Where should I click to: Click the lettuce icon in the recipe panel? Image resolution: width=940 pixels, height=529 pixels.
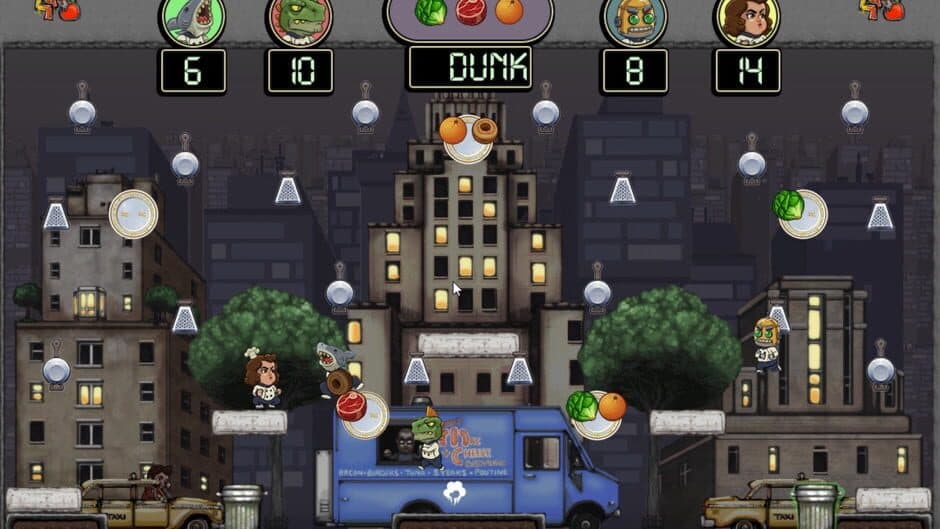[430, 12]
